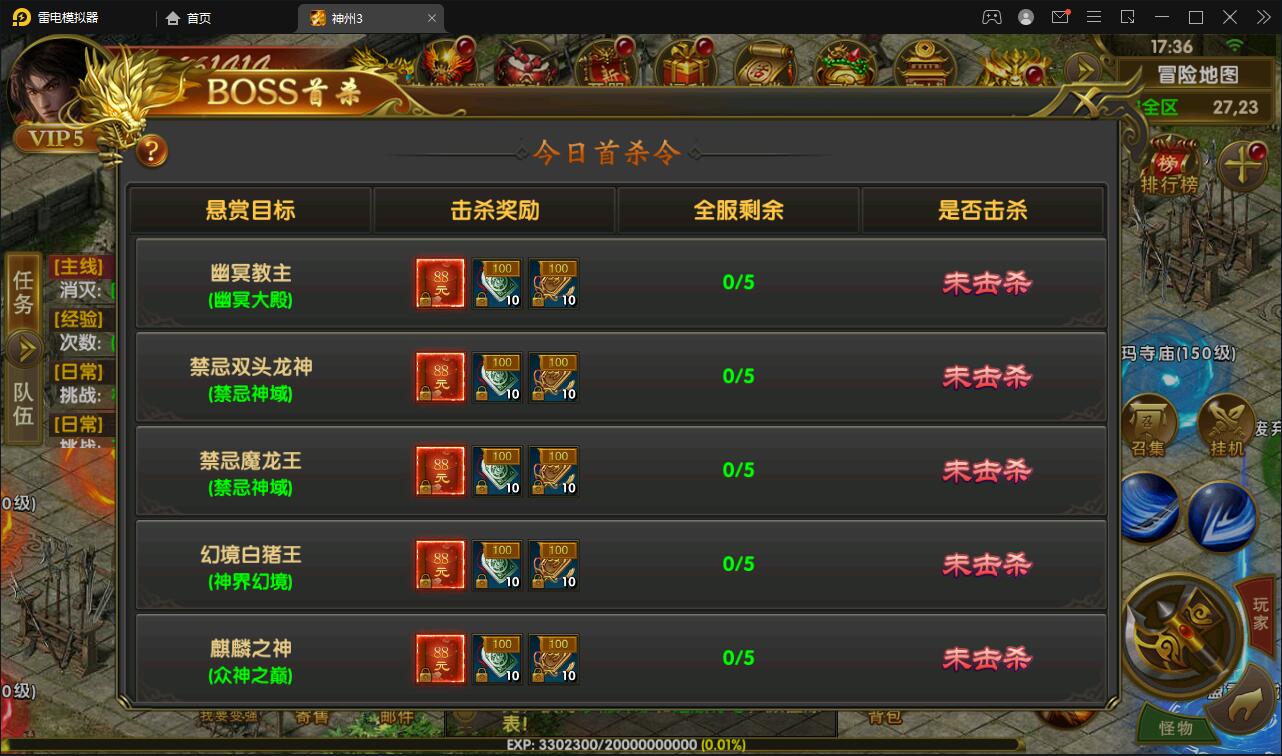Open the question mark help icon on BOSS panel
Image resolution: width=1282 pixels, height=756 pixels.
click(152, 153)
